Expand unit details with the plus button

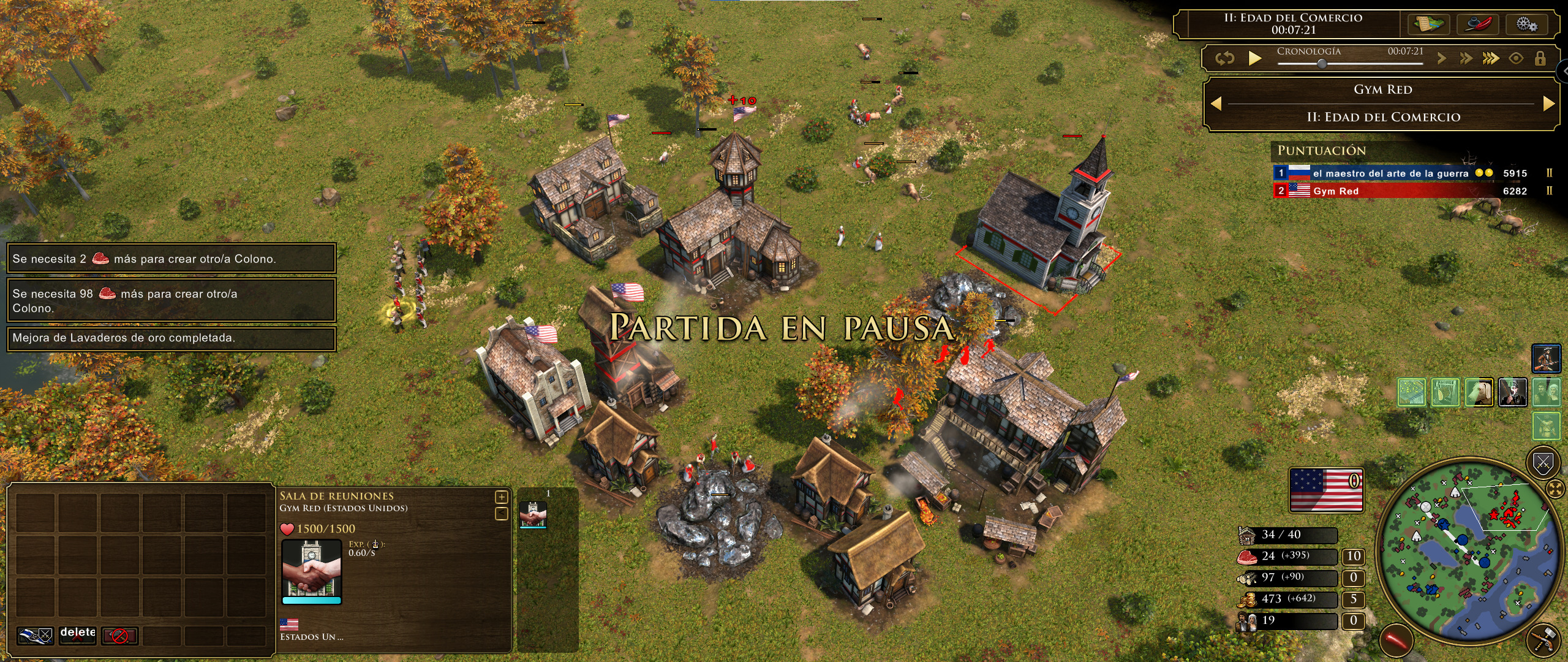tap(501, 497)
